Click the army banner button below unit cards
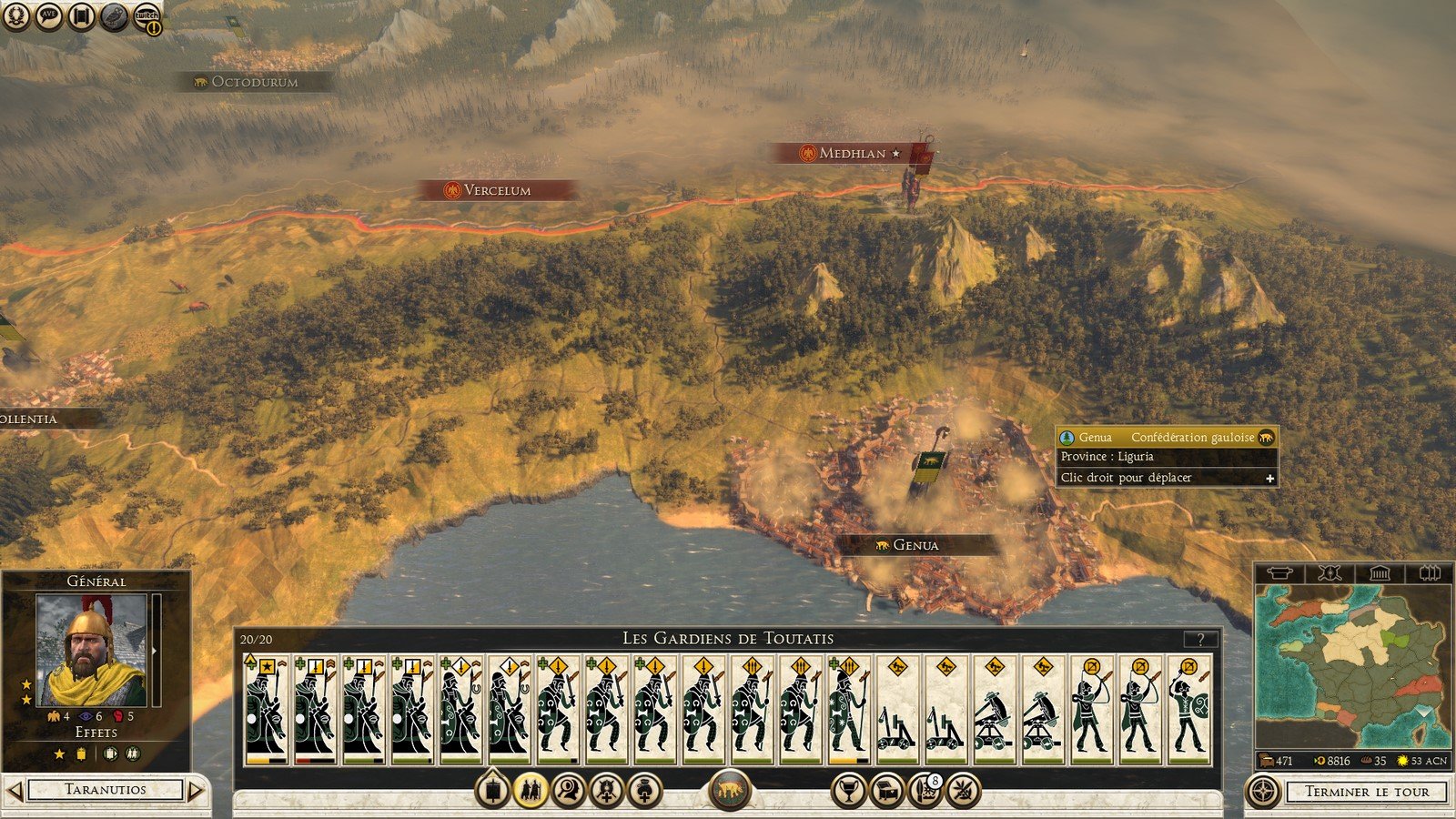 tap(492, 790)
